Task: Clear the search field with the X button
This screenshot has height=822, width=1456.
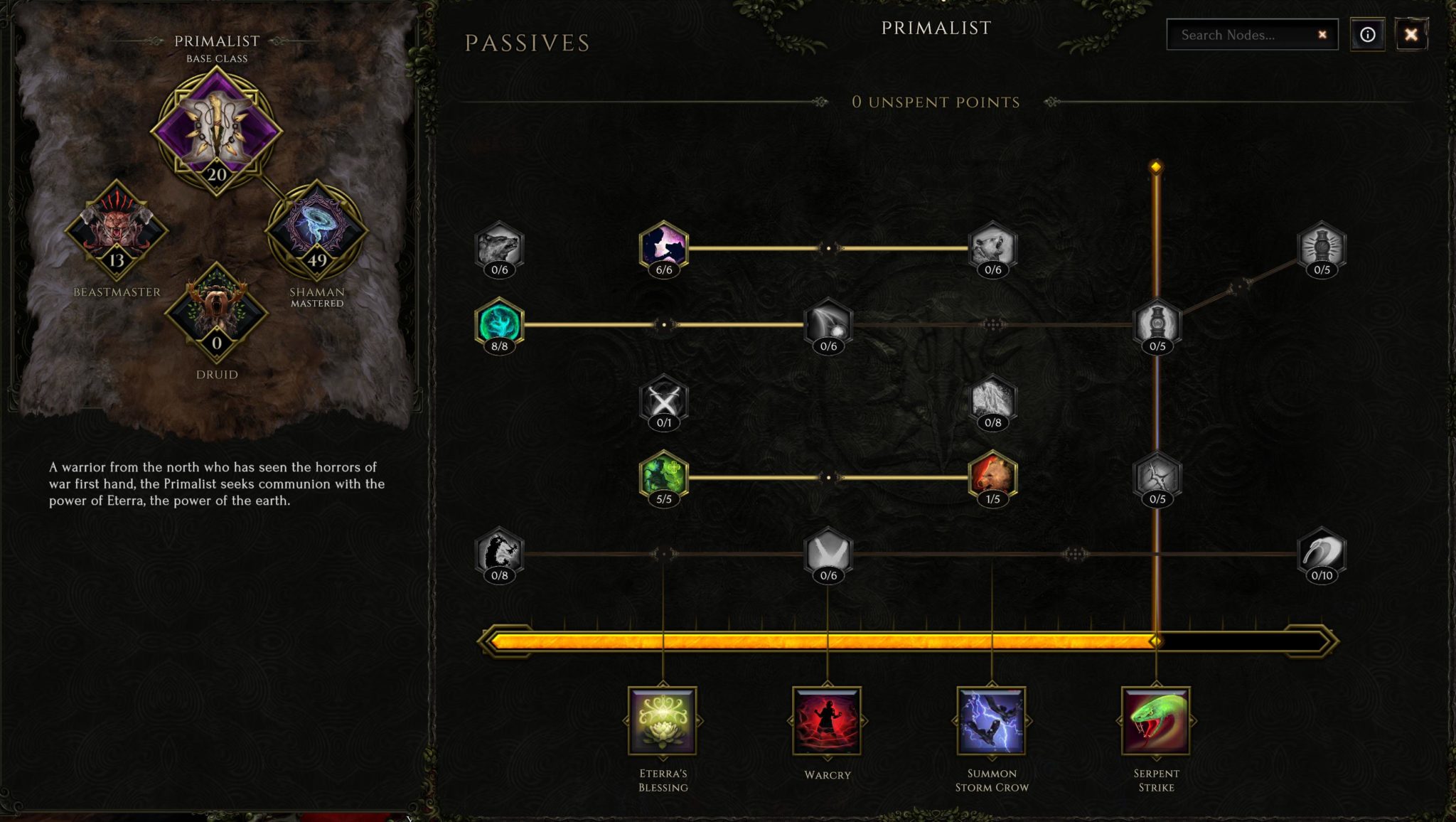Action: coord(1322,33)
